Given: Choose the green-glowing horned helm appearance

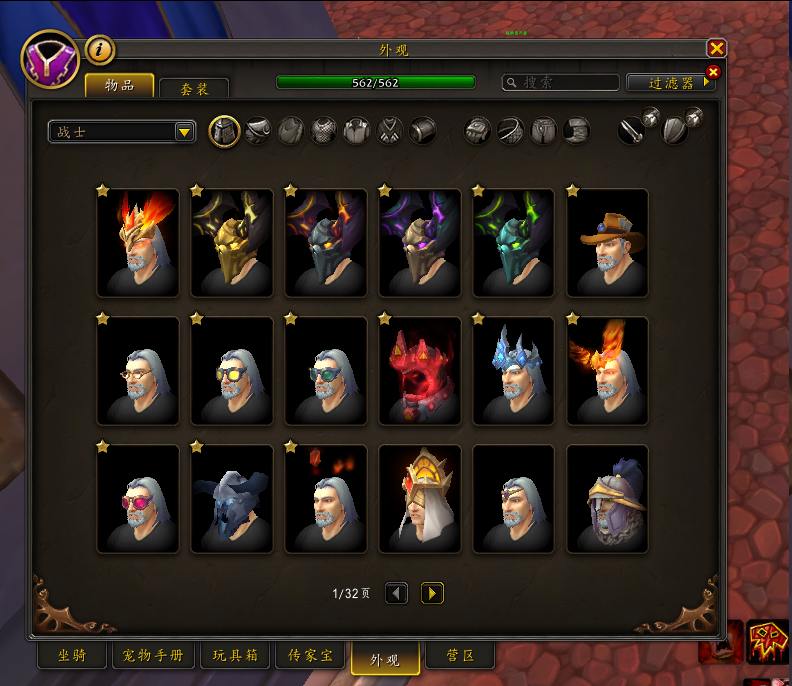Looking at the screenshot, I should 514,243.
